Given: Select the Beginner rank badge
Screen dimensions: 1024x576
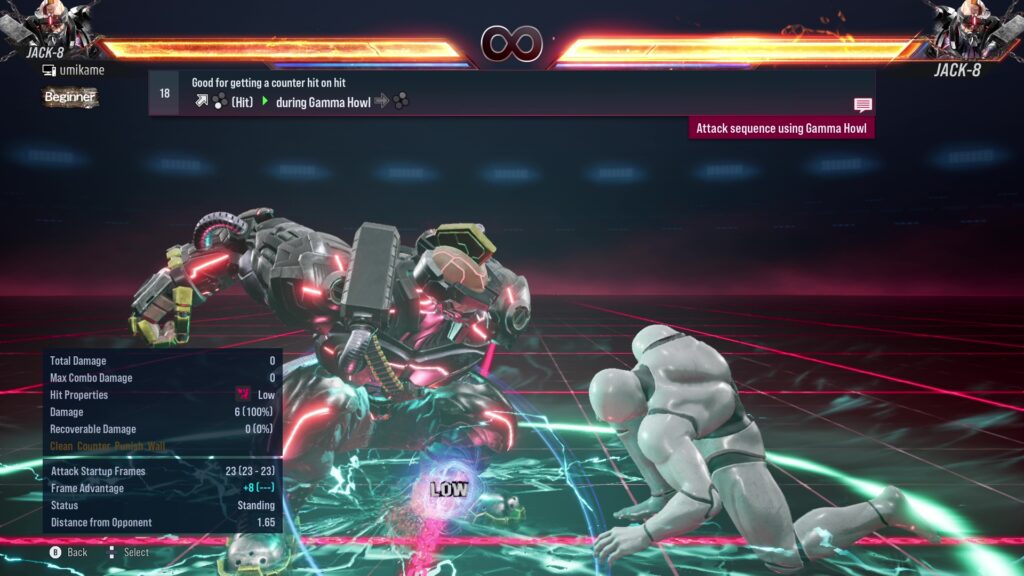Looking at the screenshot, I should click(x=70, y=97).
